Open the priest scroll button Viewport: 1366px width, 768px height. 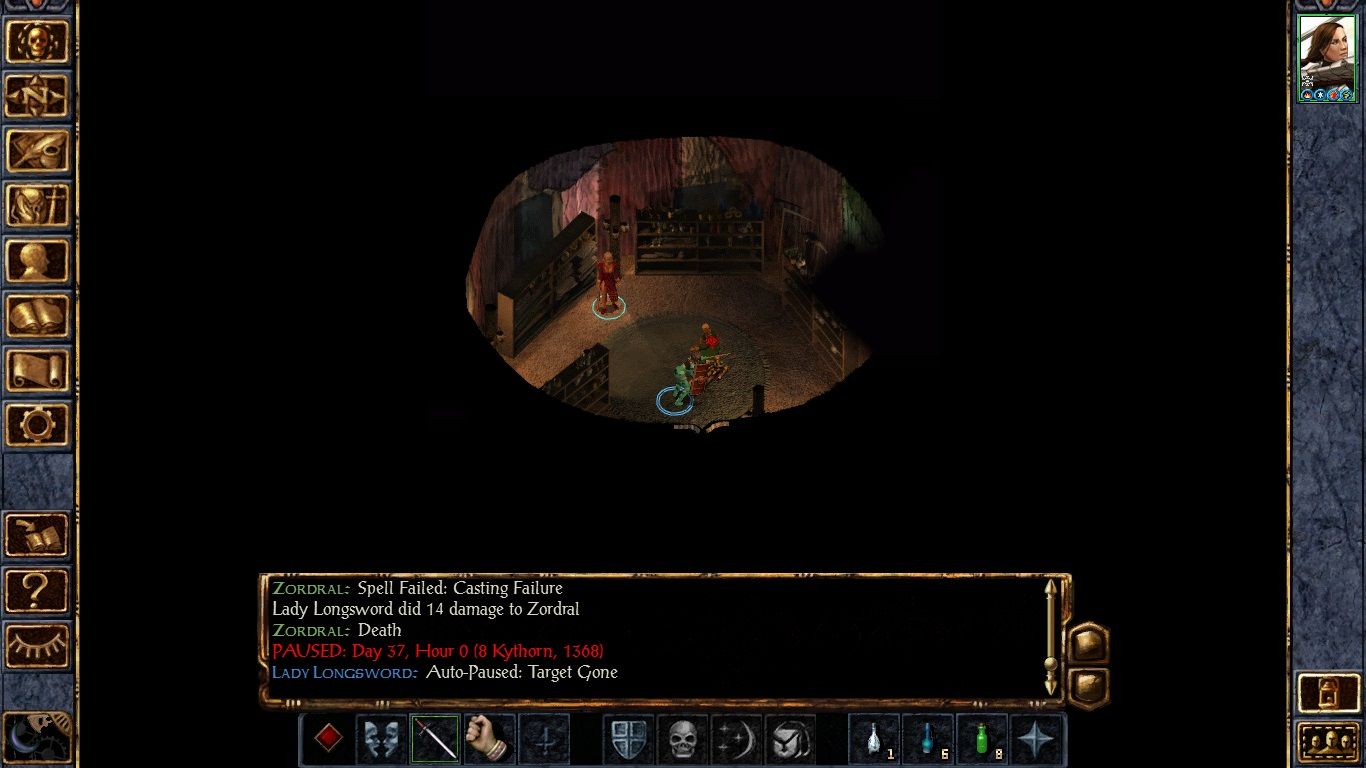[38, 371]
